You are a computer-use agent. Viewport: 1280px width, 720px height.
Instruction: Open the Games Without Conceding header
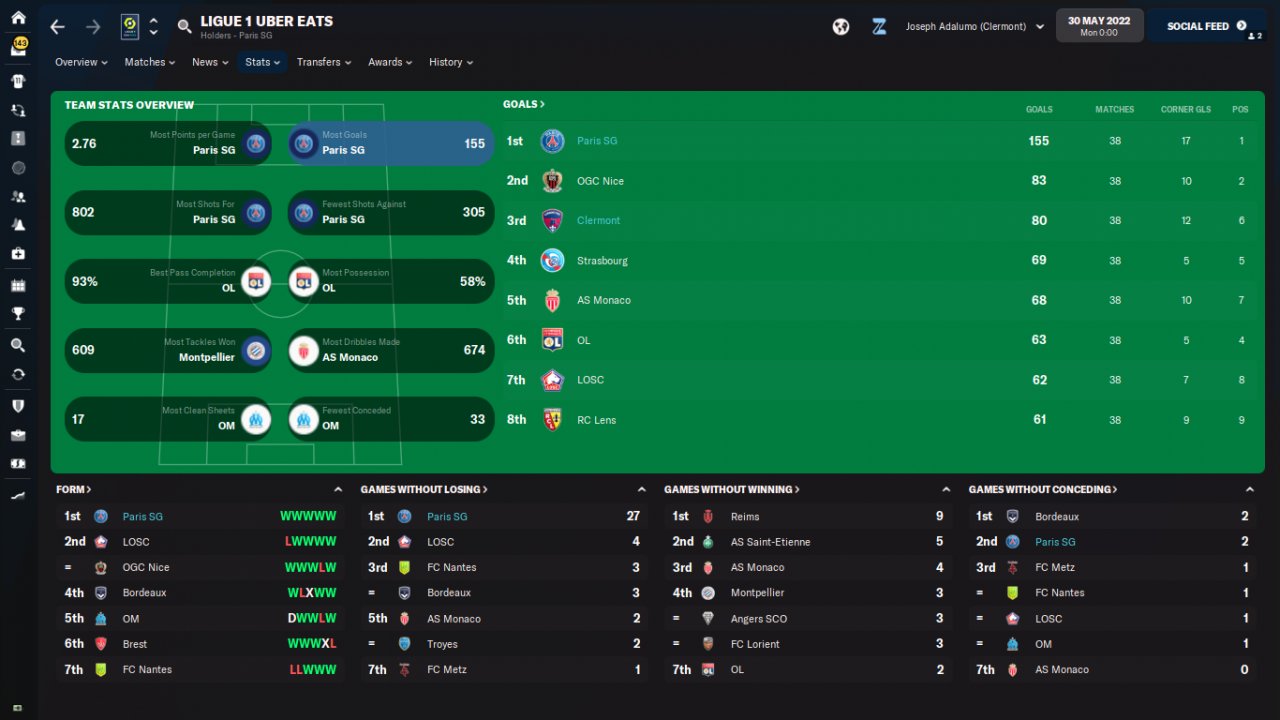[x=1043, y=489]
